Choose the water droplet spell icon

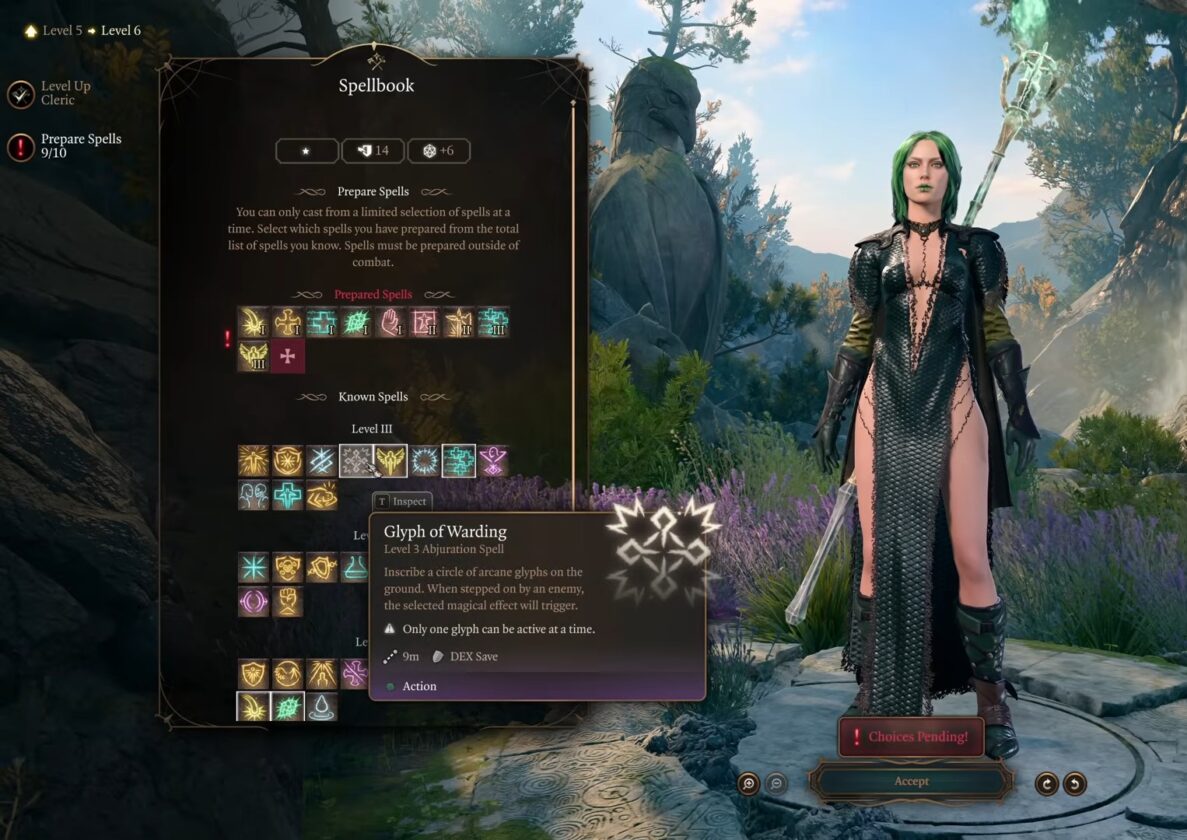(322, 707)
